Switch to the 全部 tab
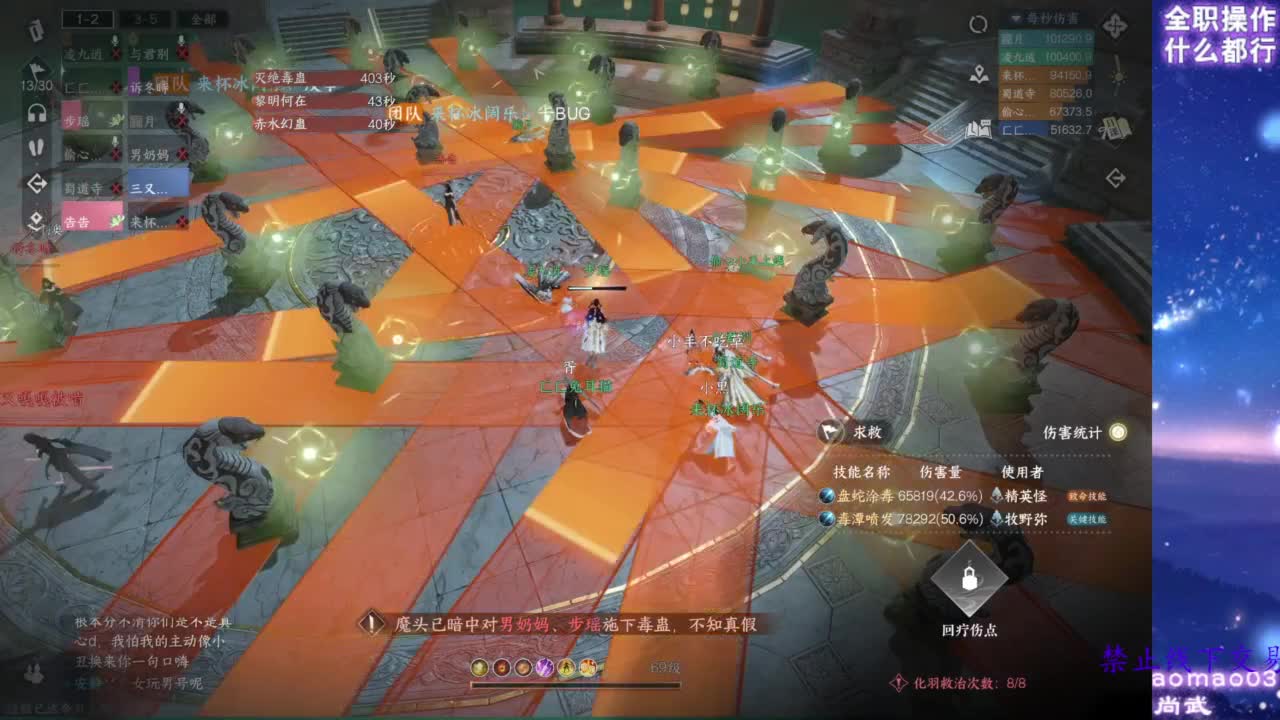 pyautogui.click(x=205, y=17)
